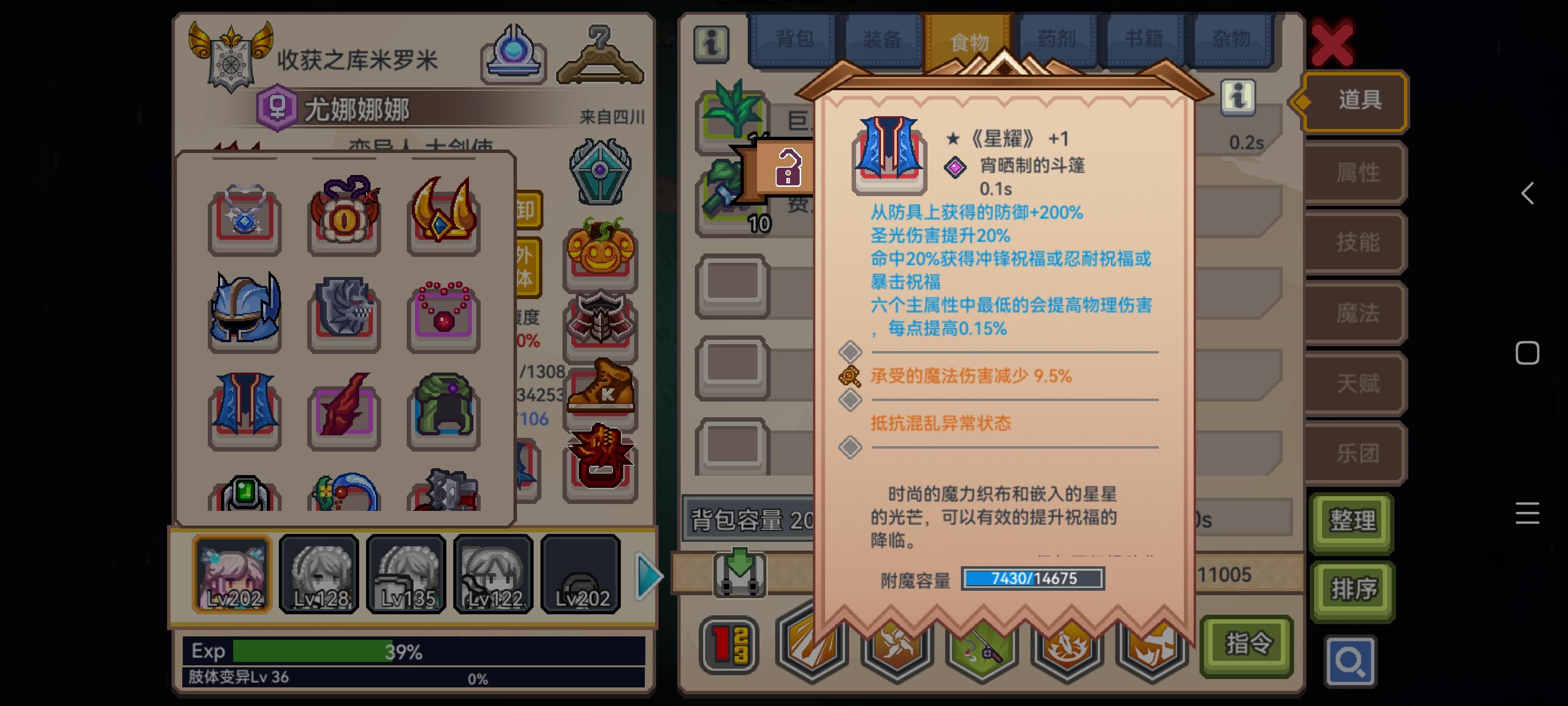Click the info 'i' icon near the tabs
The height and width of the screenshot is (706, 1568).
712,46
